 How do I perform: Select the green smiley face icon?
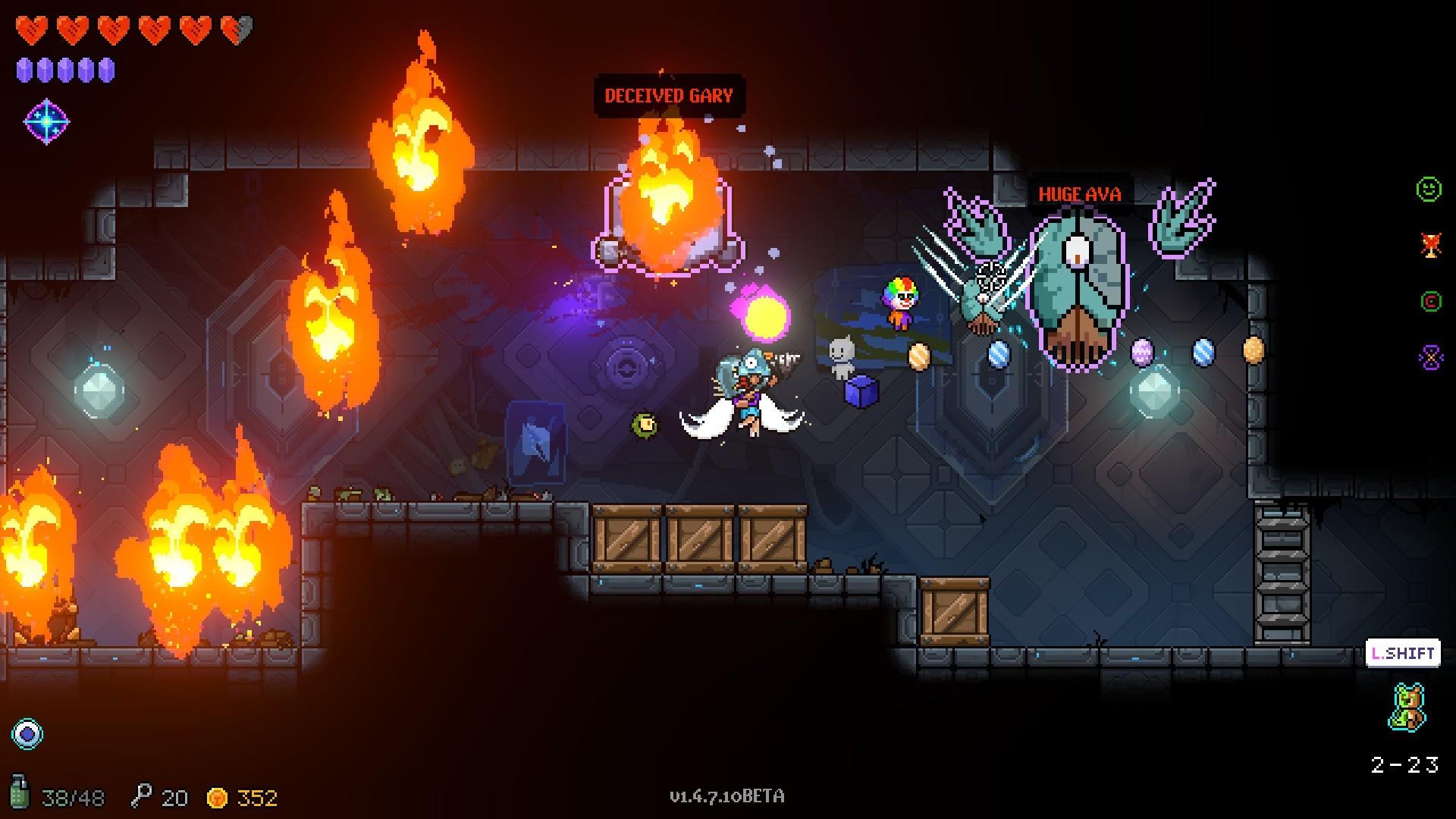tap(1429, 189)
